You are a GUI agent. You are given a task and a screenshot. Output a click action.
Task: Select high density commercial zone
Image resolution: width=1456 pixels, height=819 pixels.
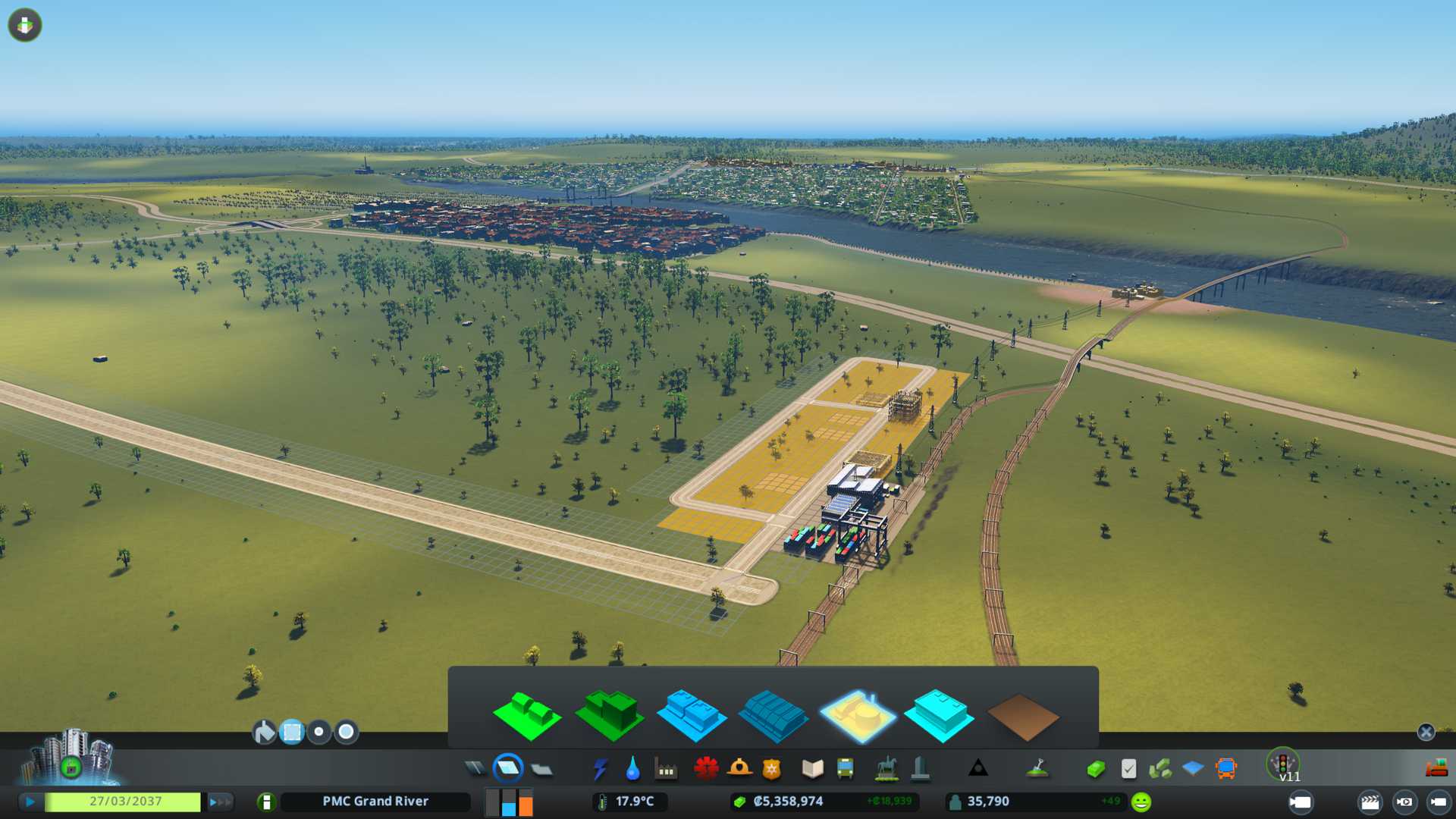pyautogui.click(x=773, y=715)
